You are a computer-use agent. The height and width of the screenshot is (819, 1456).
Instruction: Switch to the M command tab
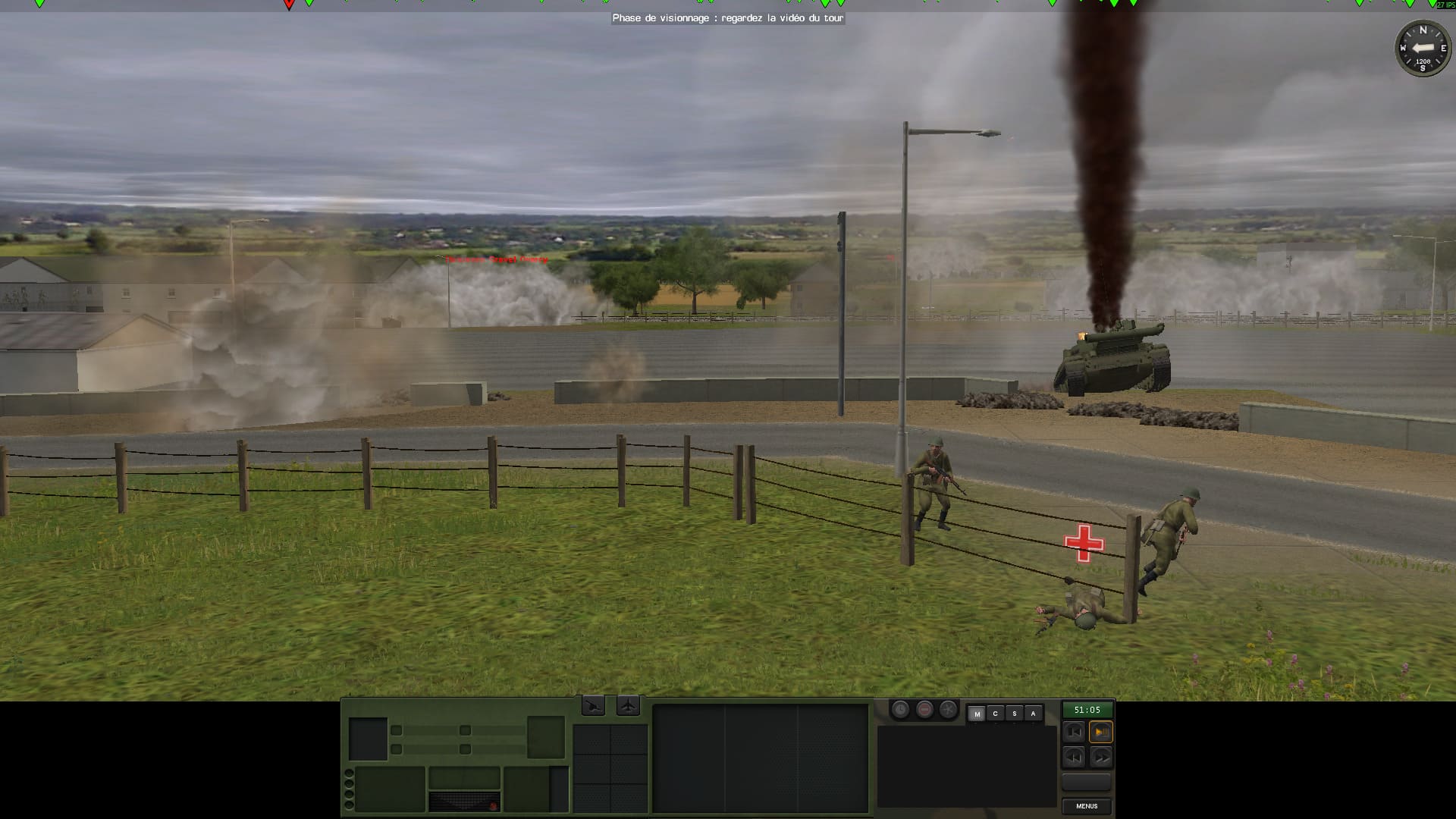coord(977,714)
